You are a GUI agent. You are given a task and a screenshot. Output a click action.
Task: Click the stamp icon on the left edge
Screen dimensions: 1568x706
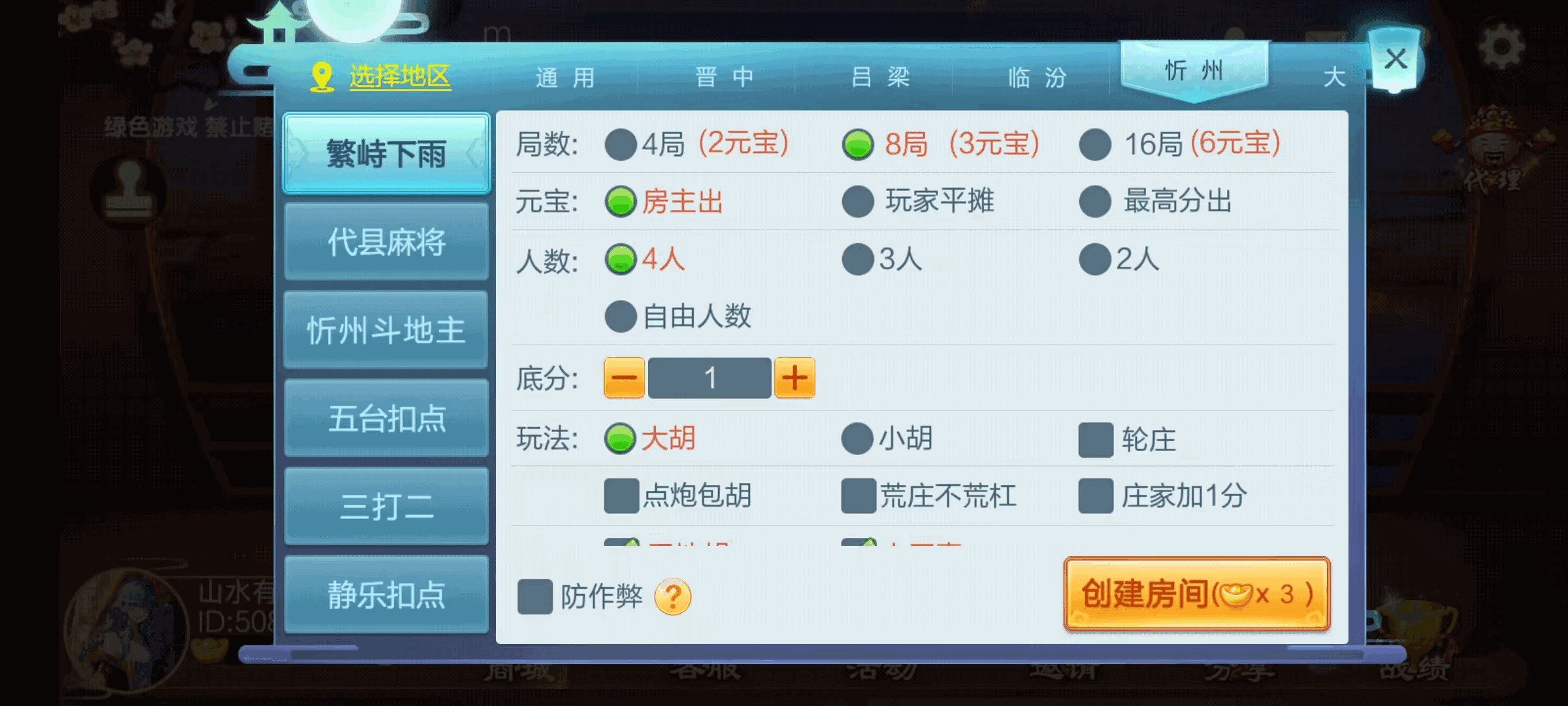128,190
